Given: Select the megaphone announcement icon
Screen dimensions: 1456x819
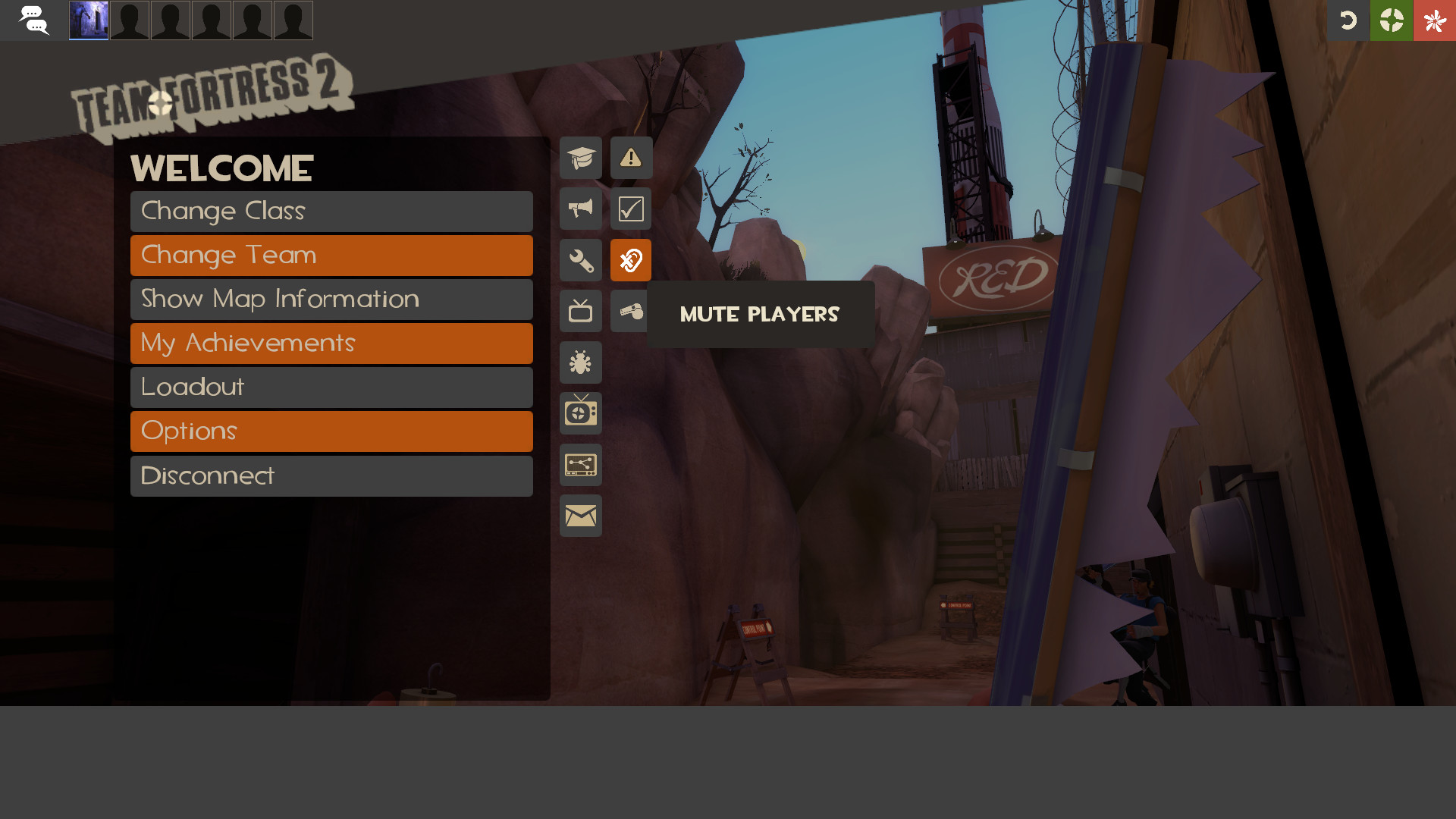Looking at the screenshot, I should (x=580, y=209).
